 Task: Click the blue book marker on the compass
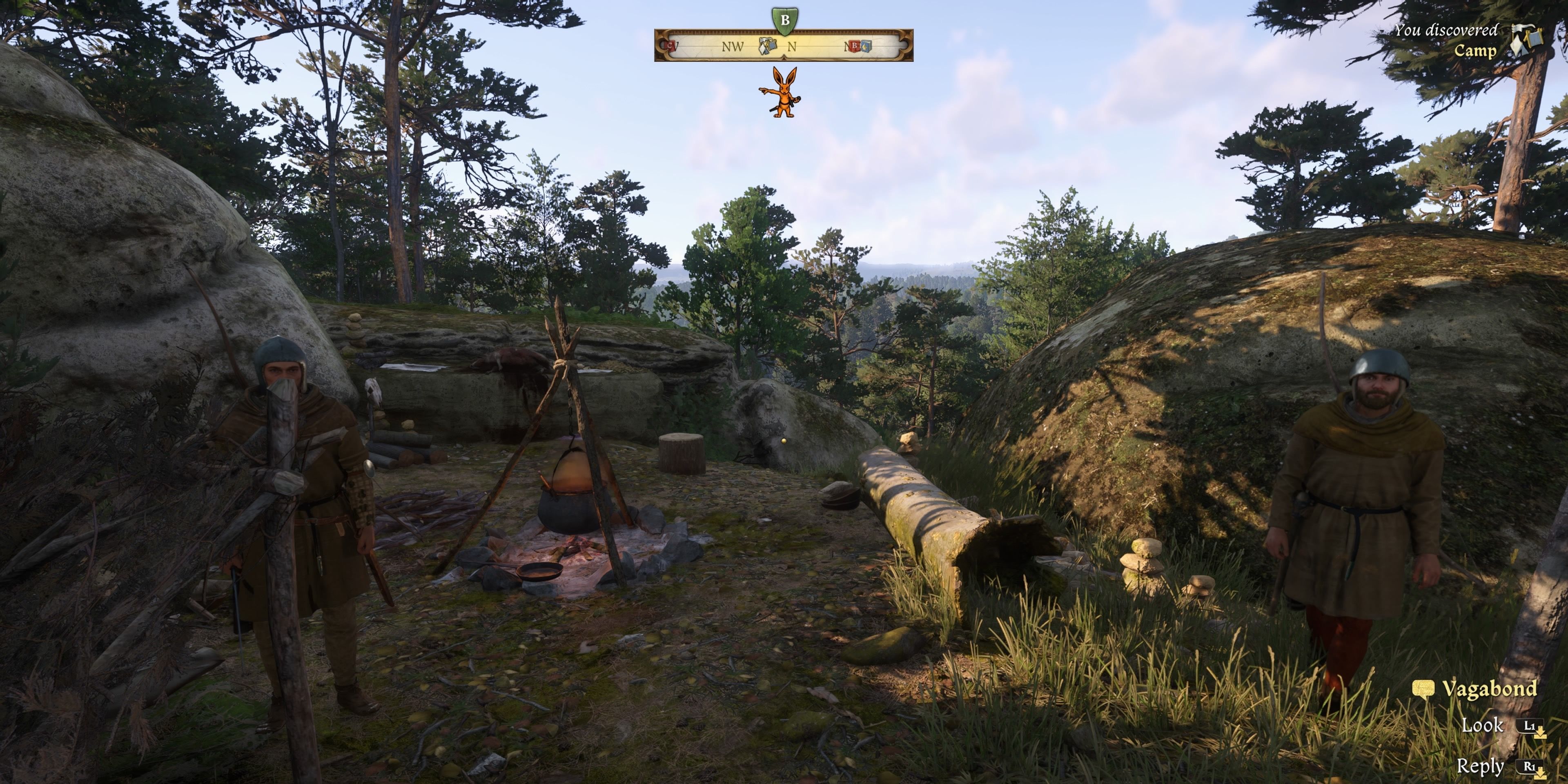pos(866,46)
